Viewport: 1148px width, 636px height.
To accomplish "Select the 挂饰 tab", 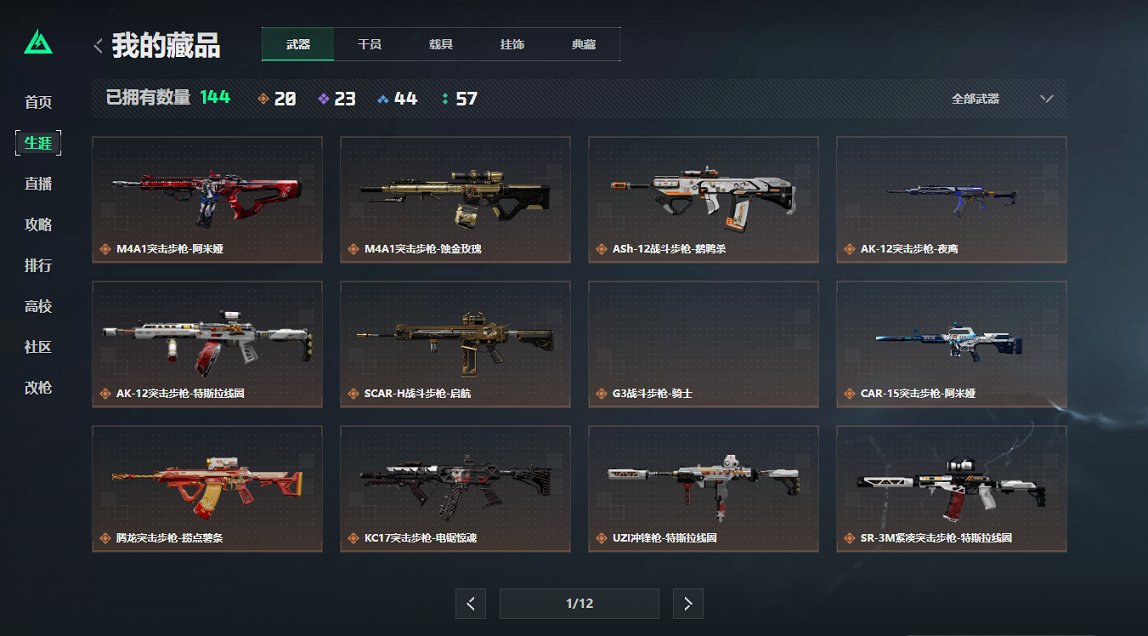I will pyautogui.click(x=512, y=45).
